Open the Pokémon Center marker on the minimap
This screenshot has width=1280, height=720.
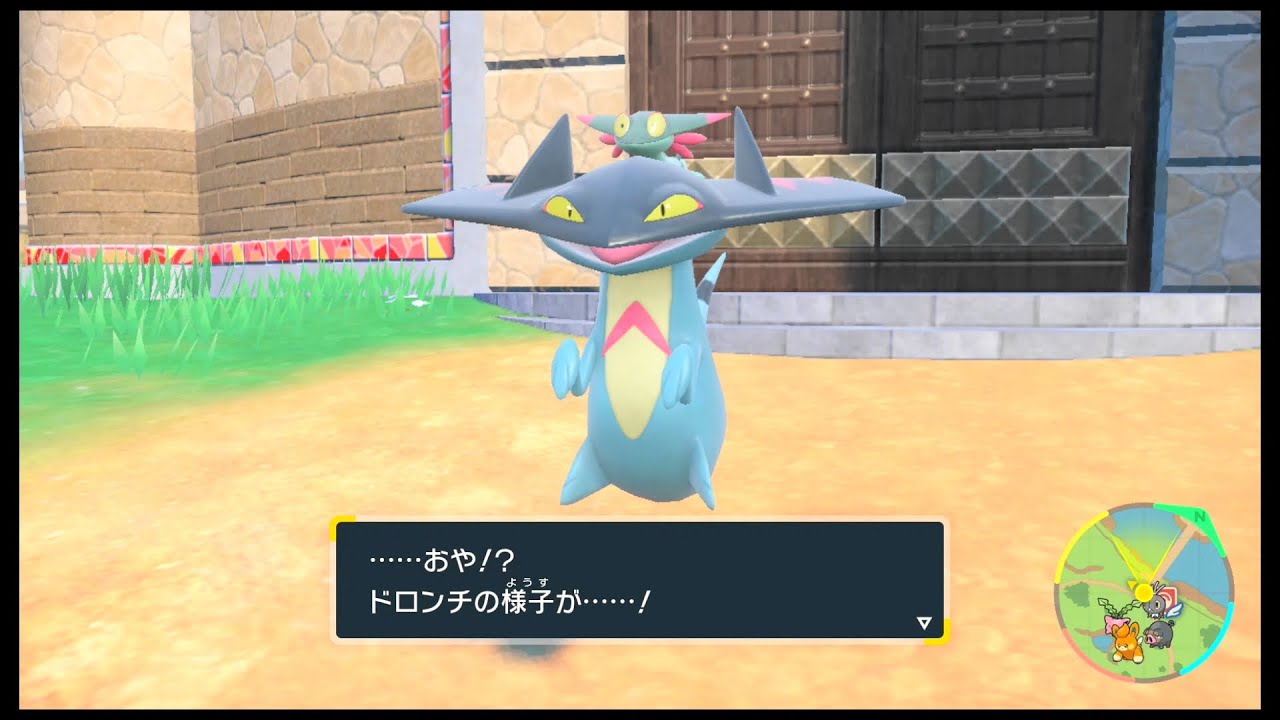(x=1171, y=595)
